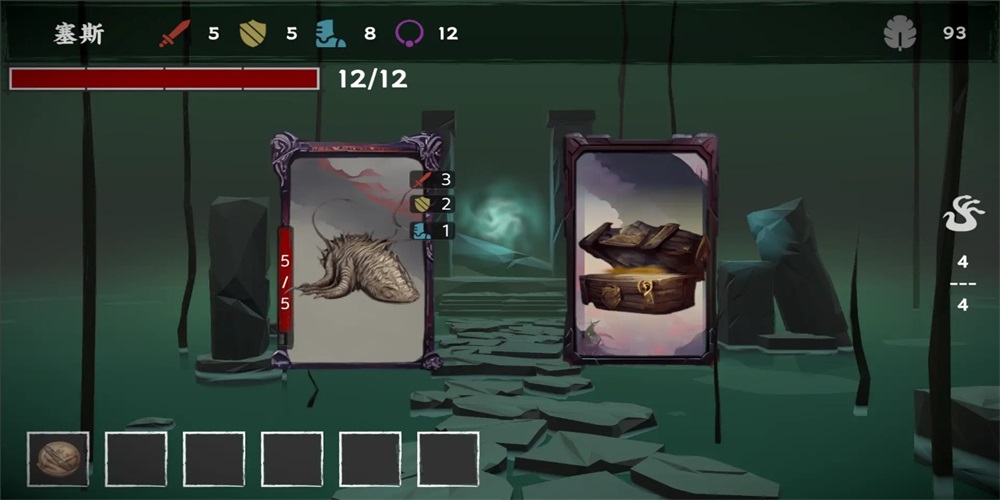Click the white serpent icon
1000x500 pixels.
coord(963,214)
